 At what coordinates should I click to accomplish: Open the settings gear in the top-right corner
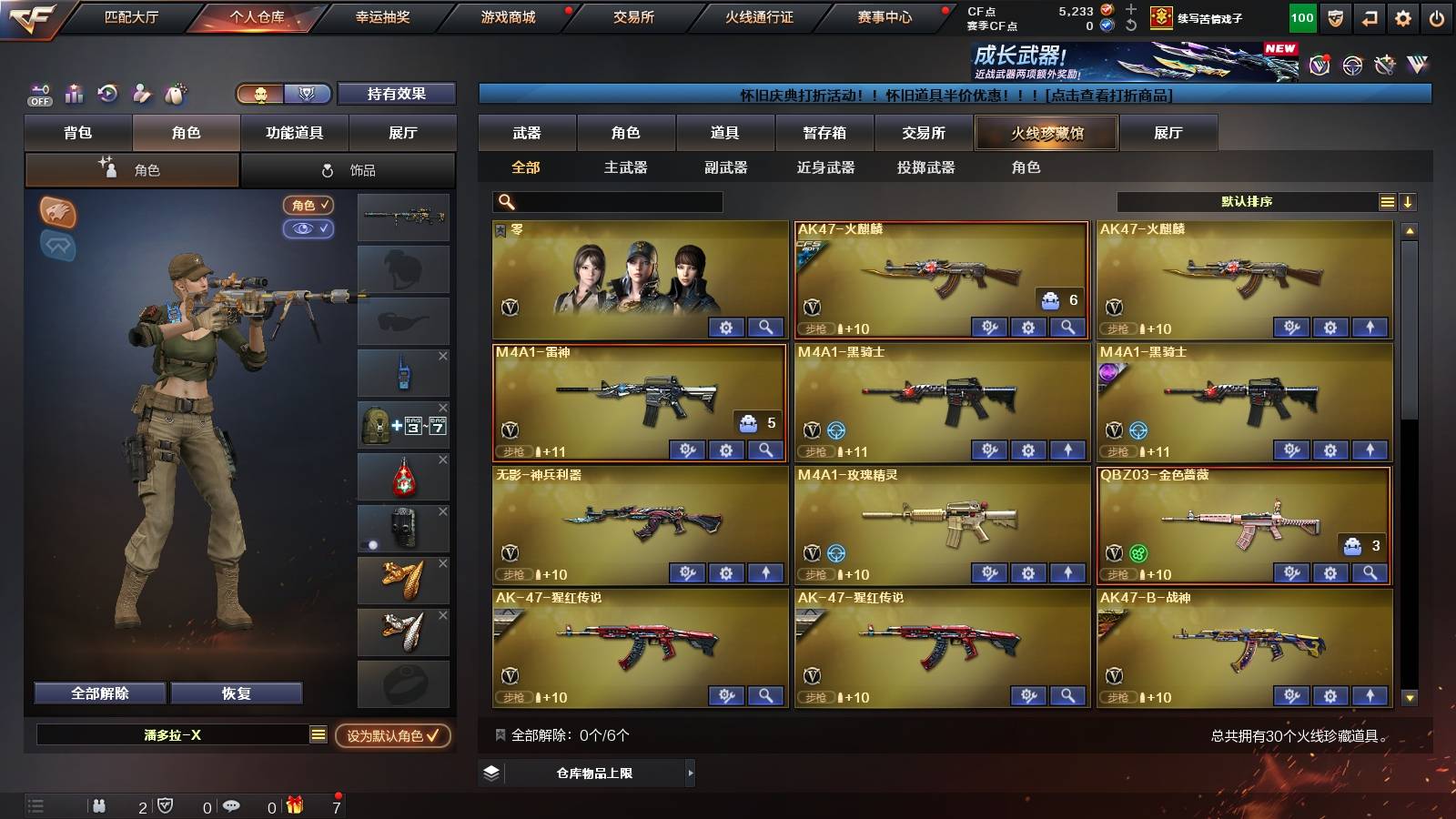(1403, 16)
